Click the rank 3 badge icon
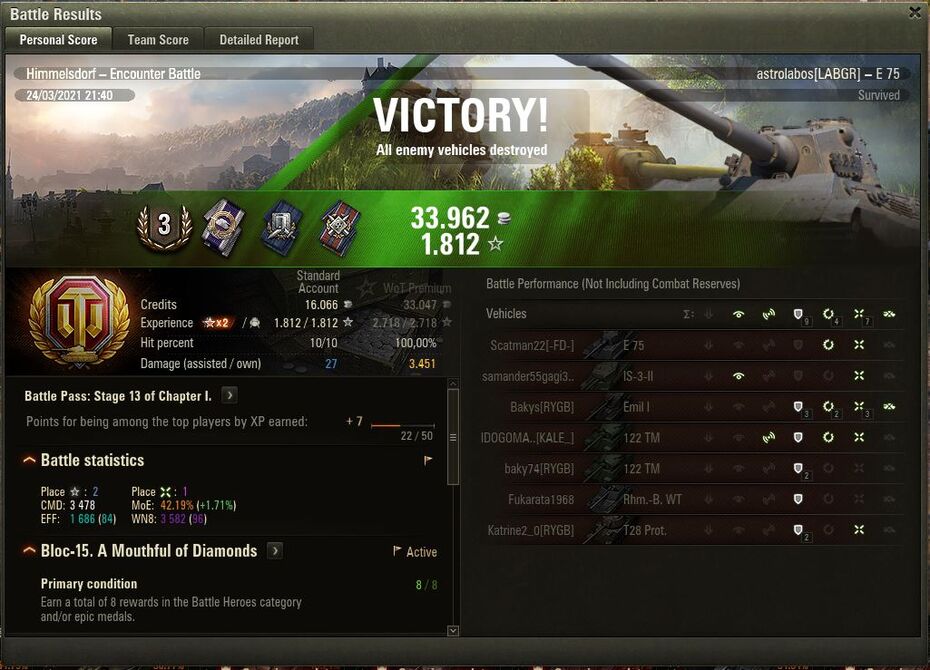 (x=164, y=224)
